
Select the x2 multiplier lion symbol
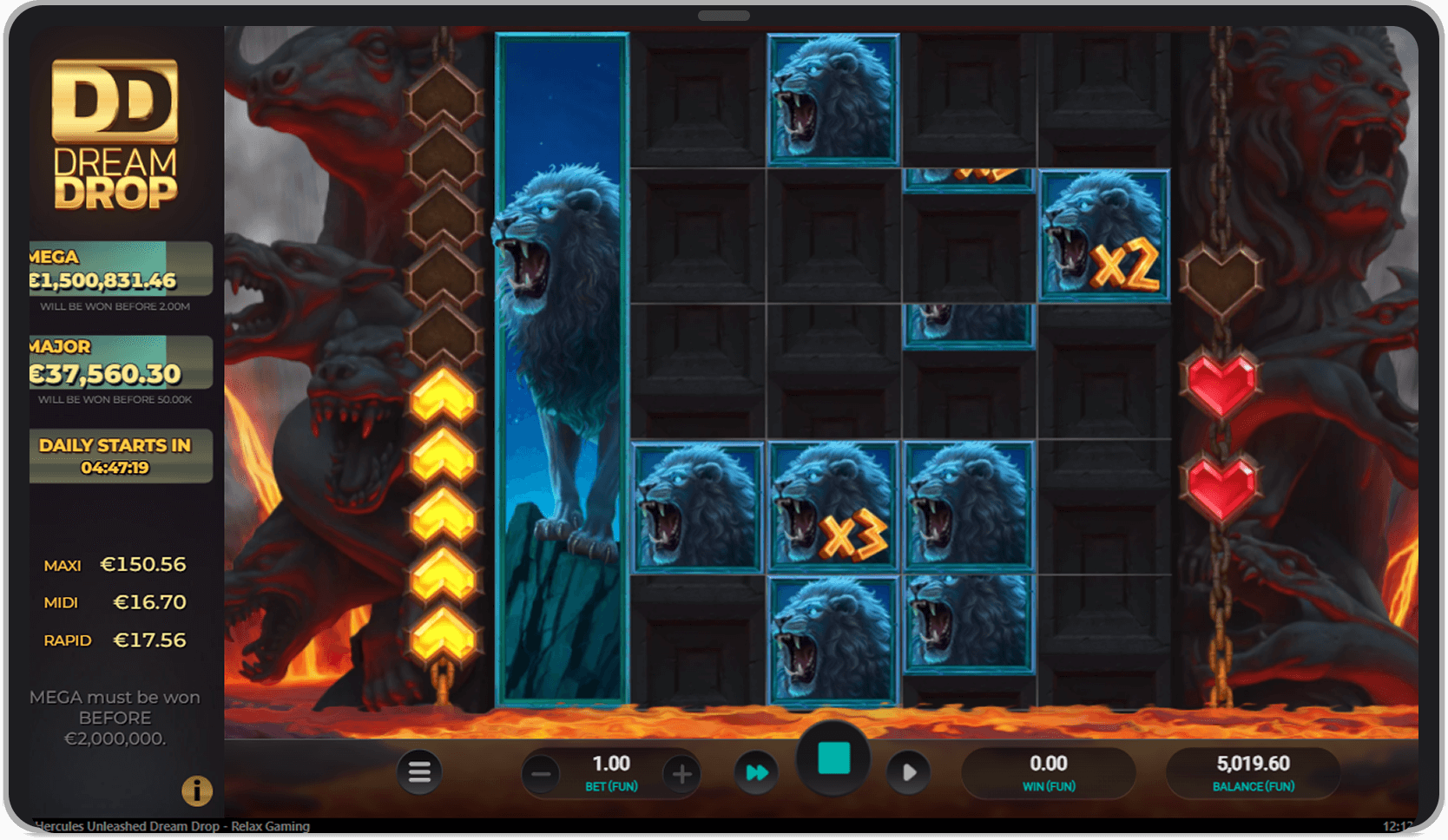tap(1103, 234)
